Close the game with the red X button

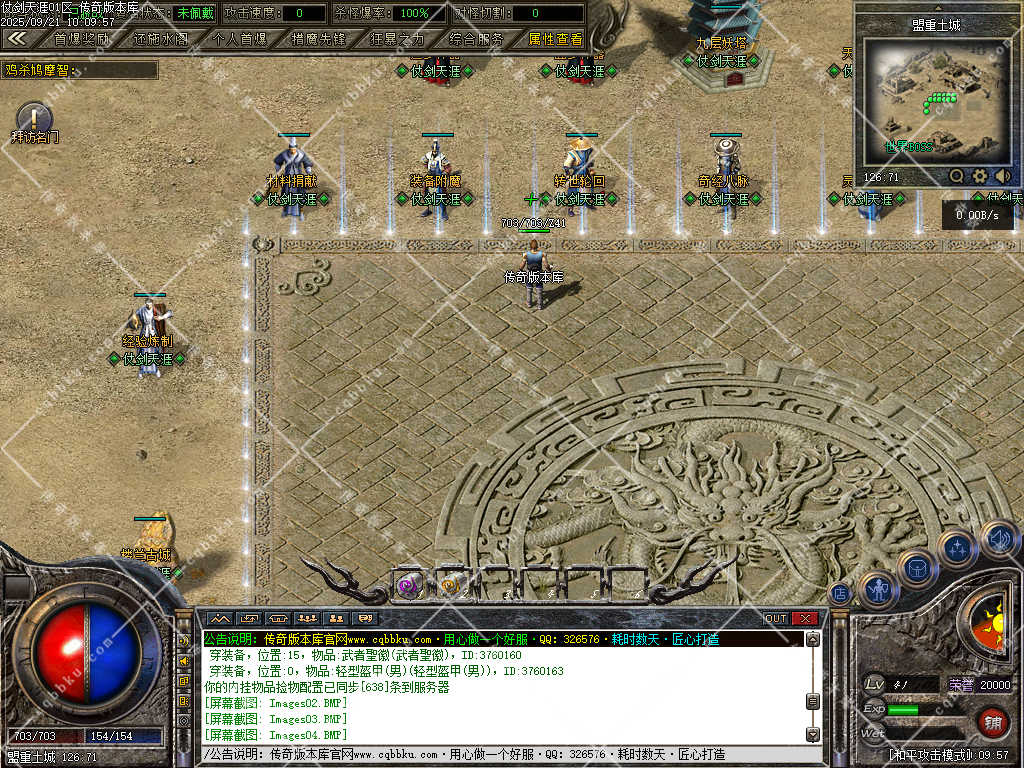[x=804, y=618]
